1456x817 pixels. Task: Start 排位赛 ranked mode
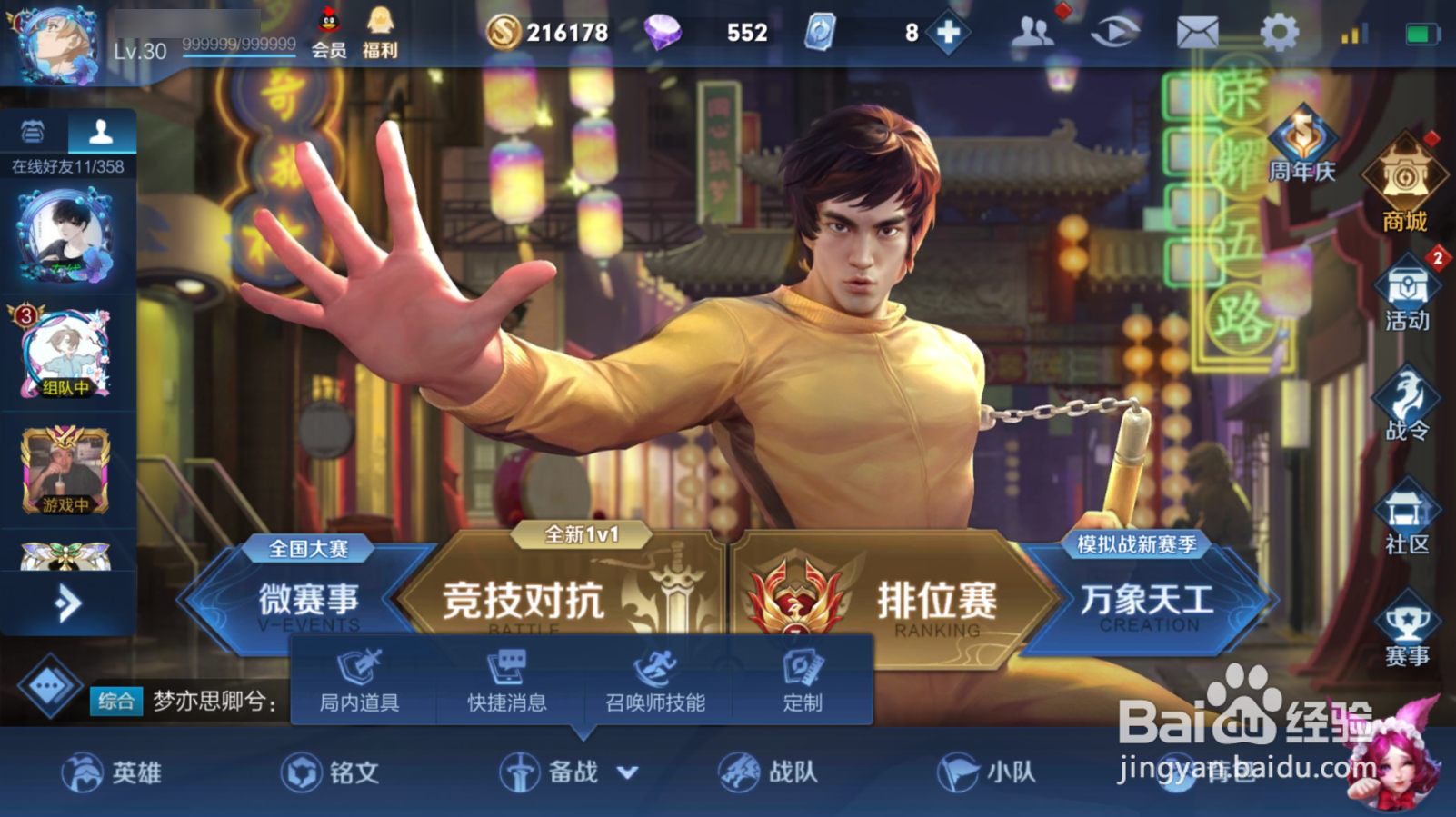(936, 600)
